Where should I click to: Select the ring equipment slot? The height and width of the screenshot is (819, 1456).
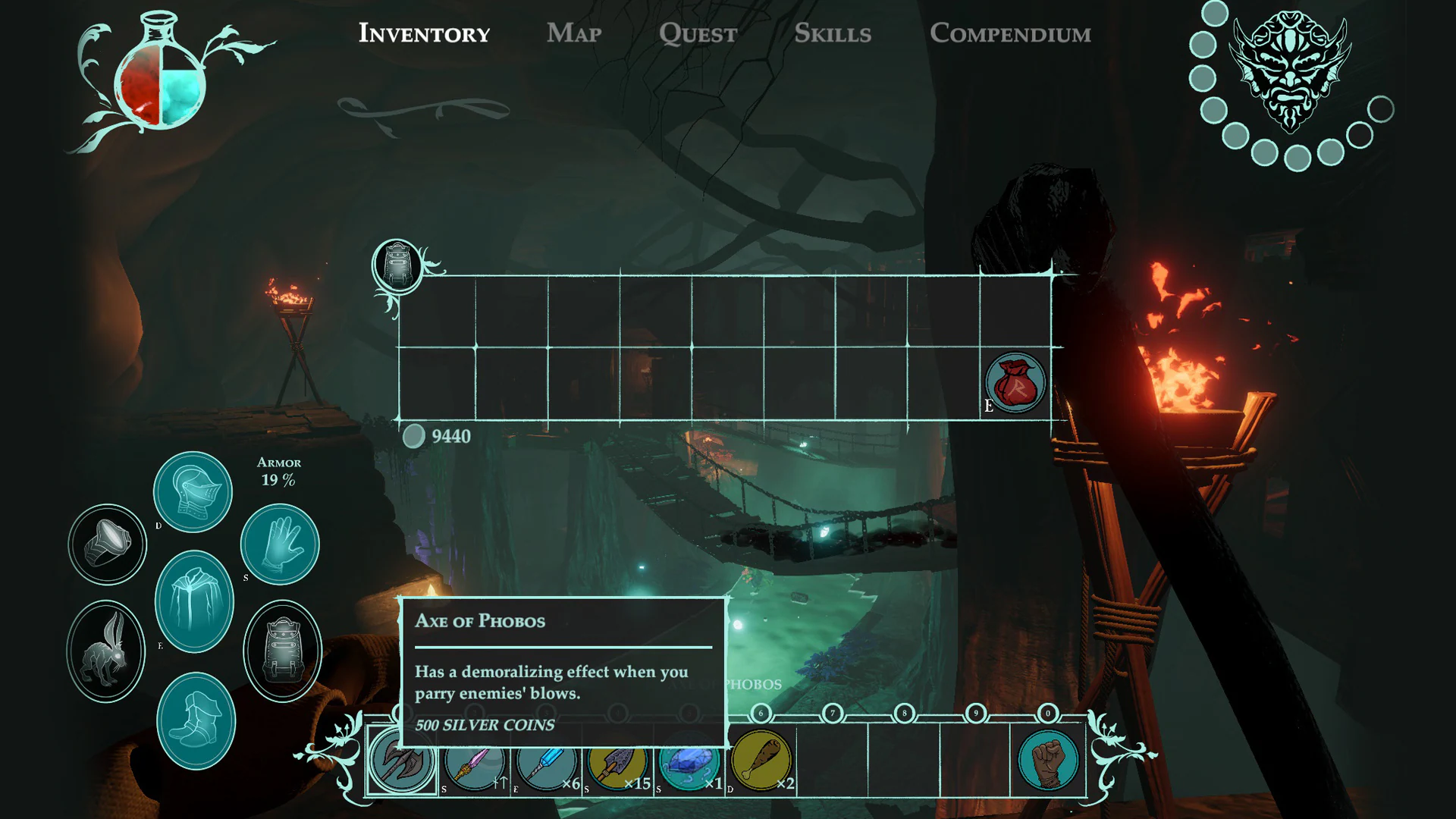(107, 544)
